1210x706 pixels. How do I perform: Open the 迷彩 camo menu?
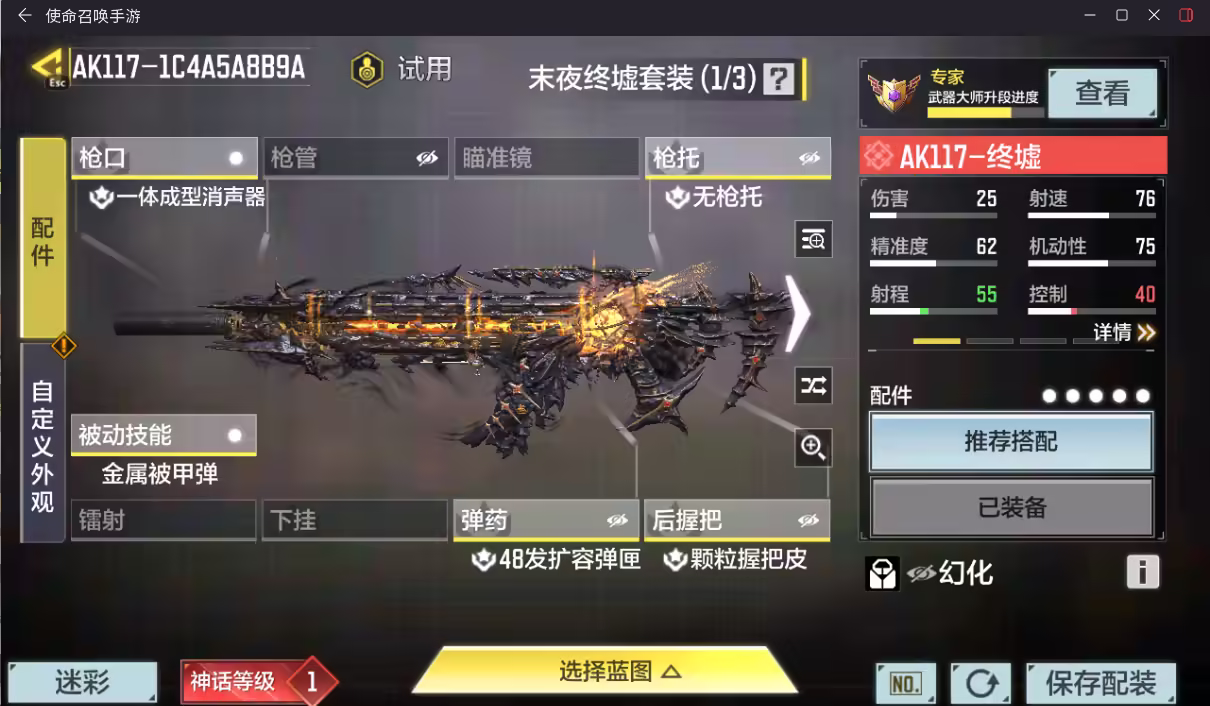click(x=83, y=684)
